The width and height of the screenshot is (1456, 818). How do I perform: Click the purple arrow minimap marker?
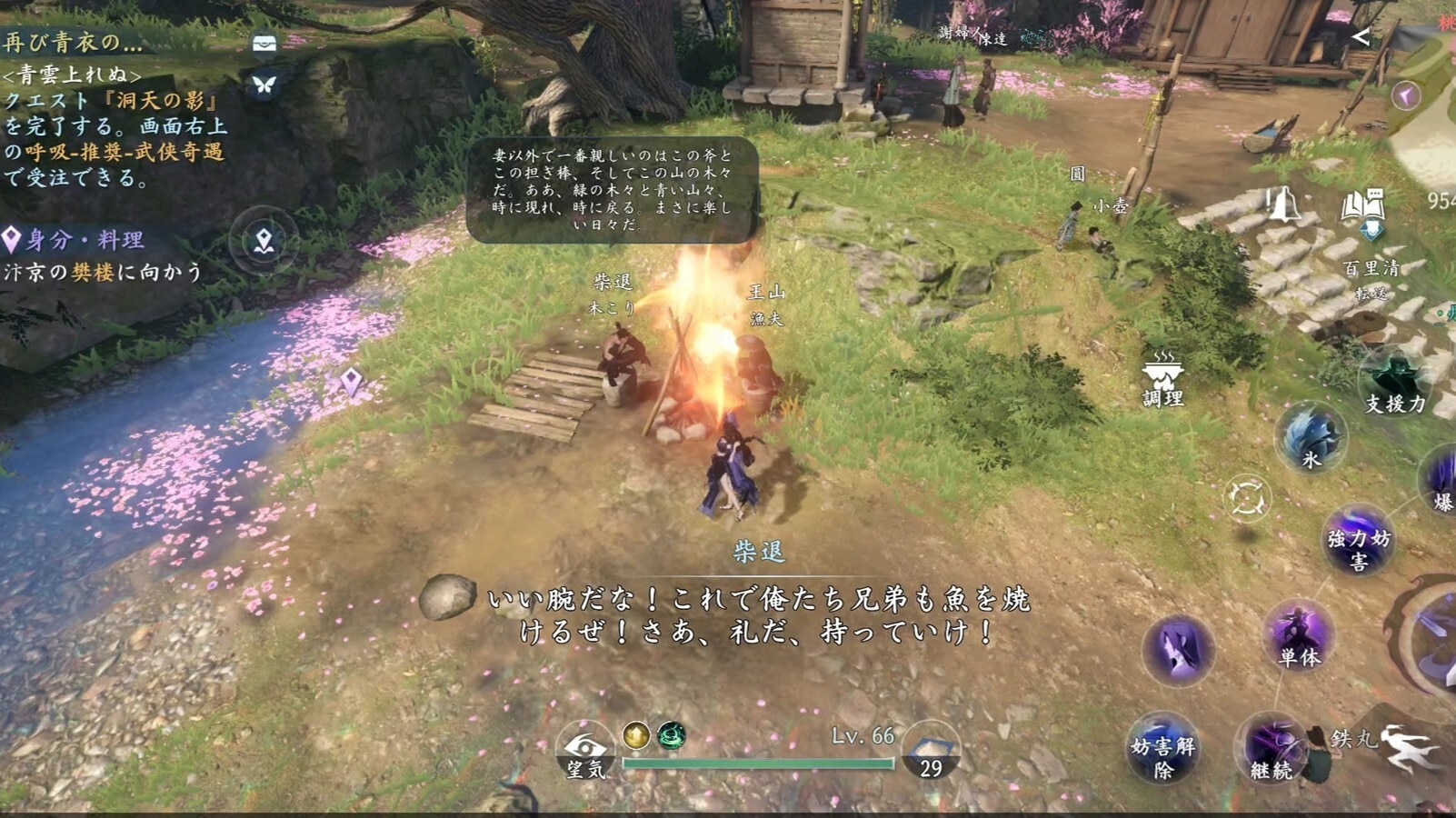[x=1406, y=95]
